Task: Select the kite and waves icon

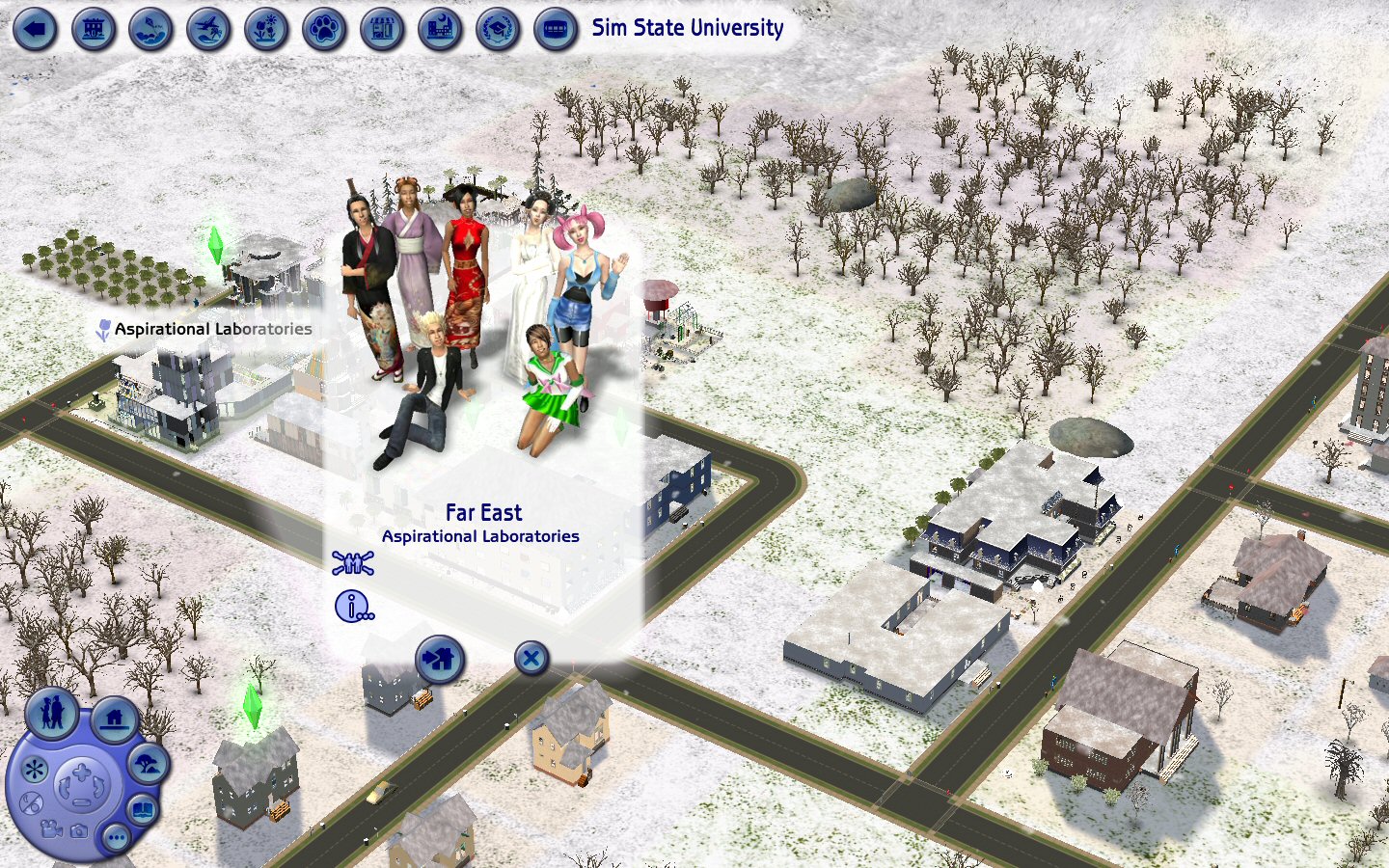Action: coord(150,29)
